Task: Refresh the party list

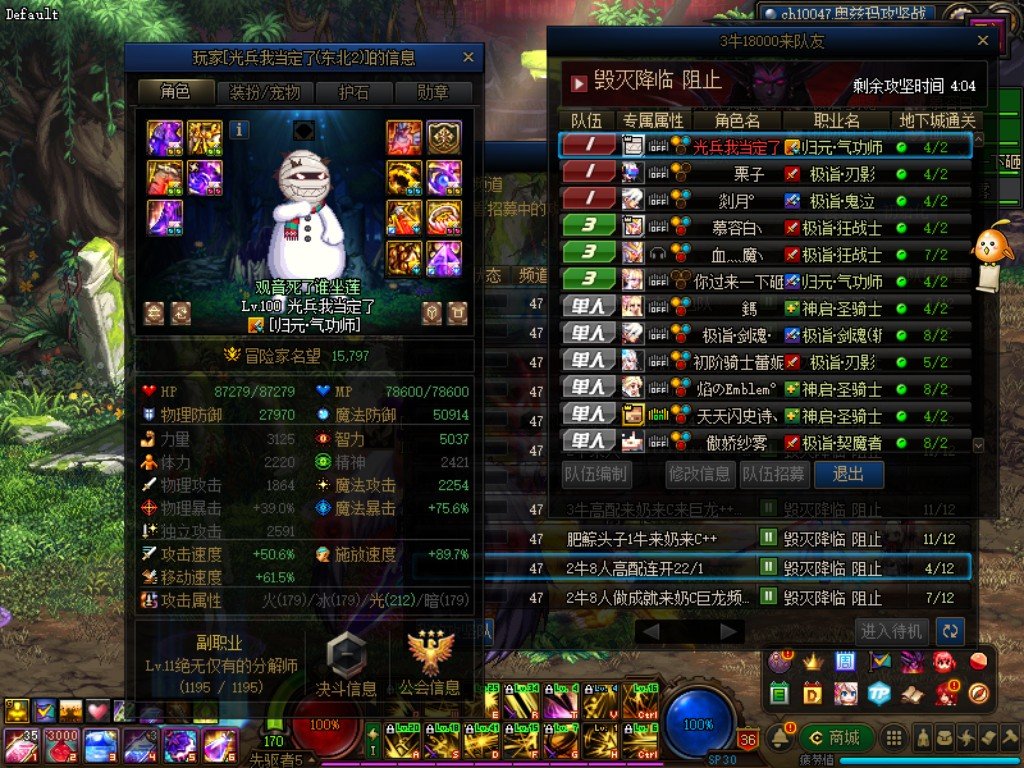Action: (950, 630)
